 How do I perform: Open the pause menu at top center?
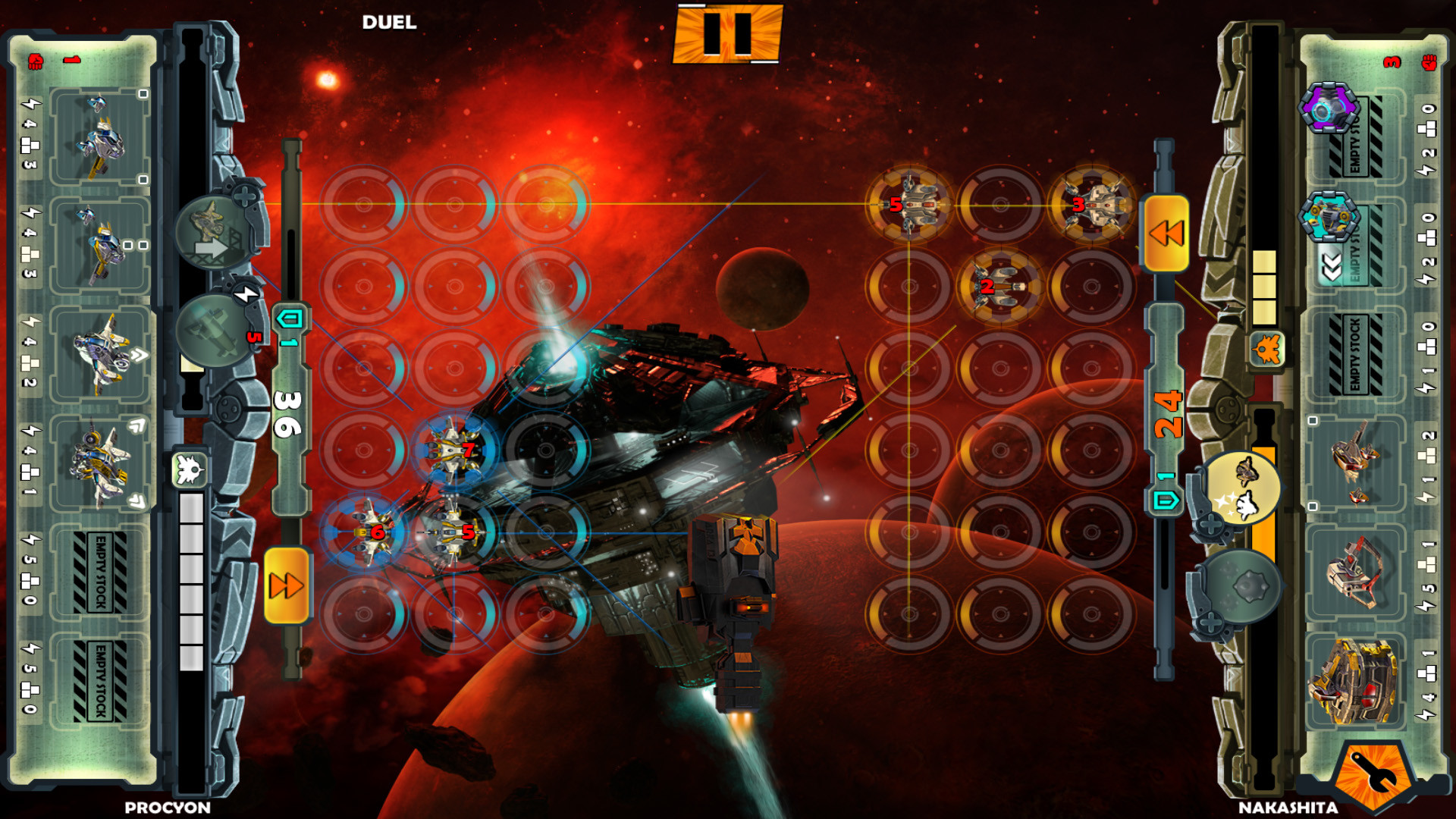pyautogui.click(x=726, y=35)
